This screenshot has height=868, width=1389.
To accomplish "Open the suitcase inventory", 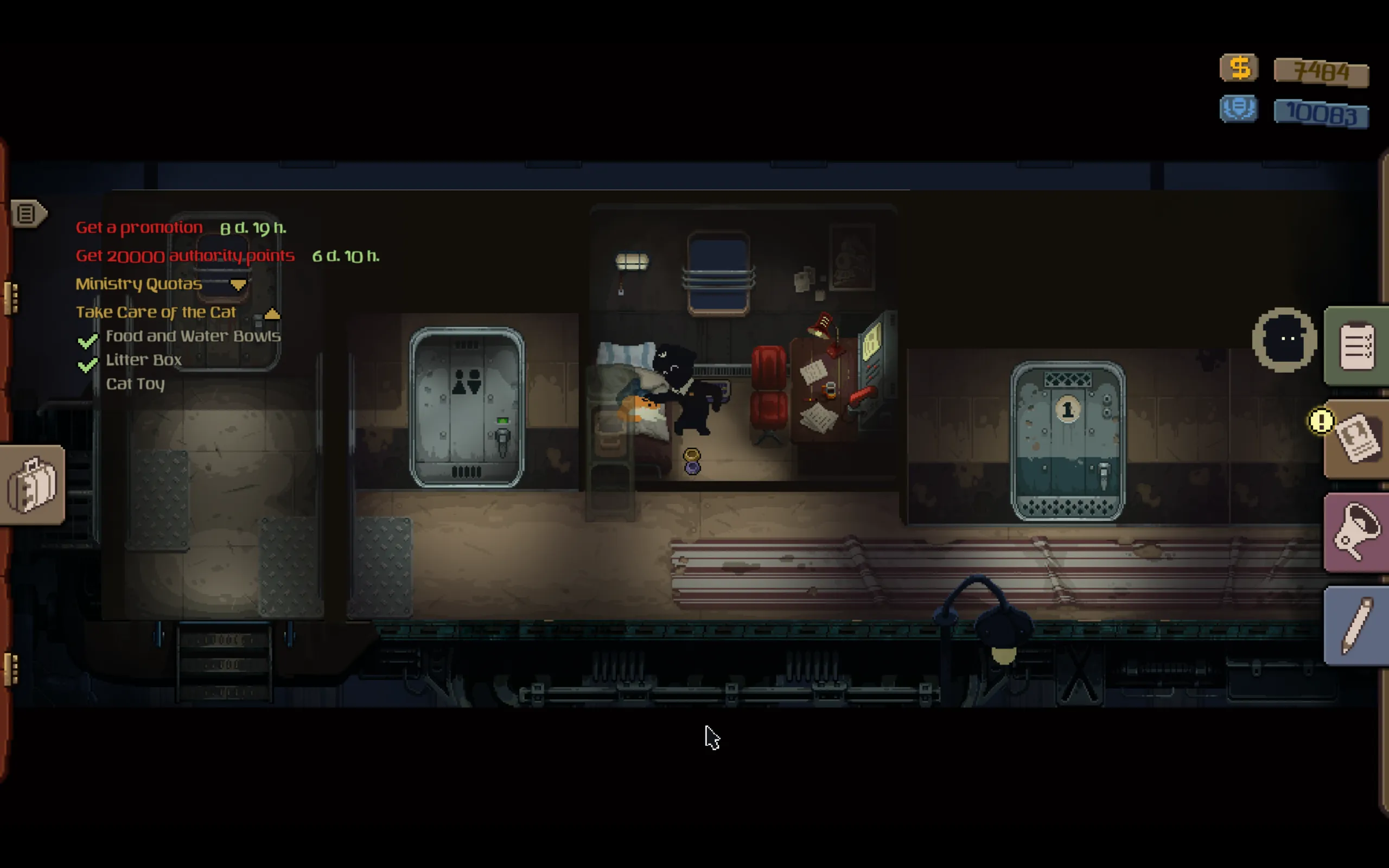I will click(32, 485).
